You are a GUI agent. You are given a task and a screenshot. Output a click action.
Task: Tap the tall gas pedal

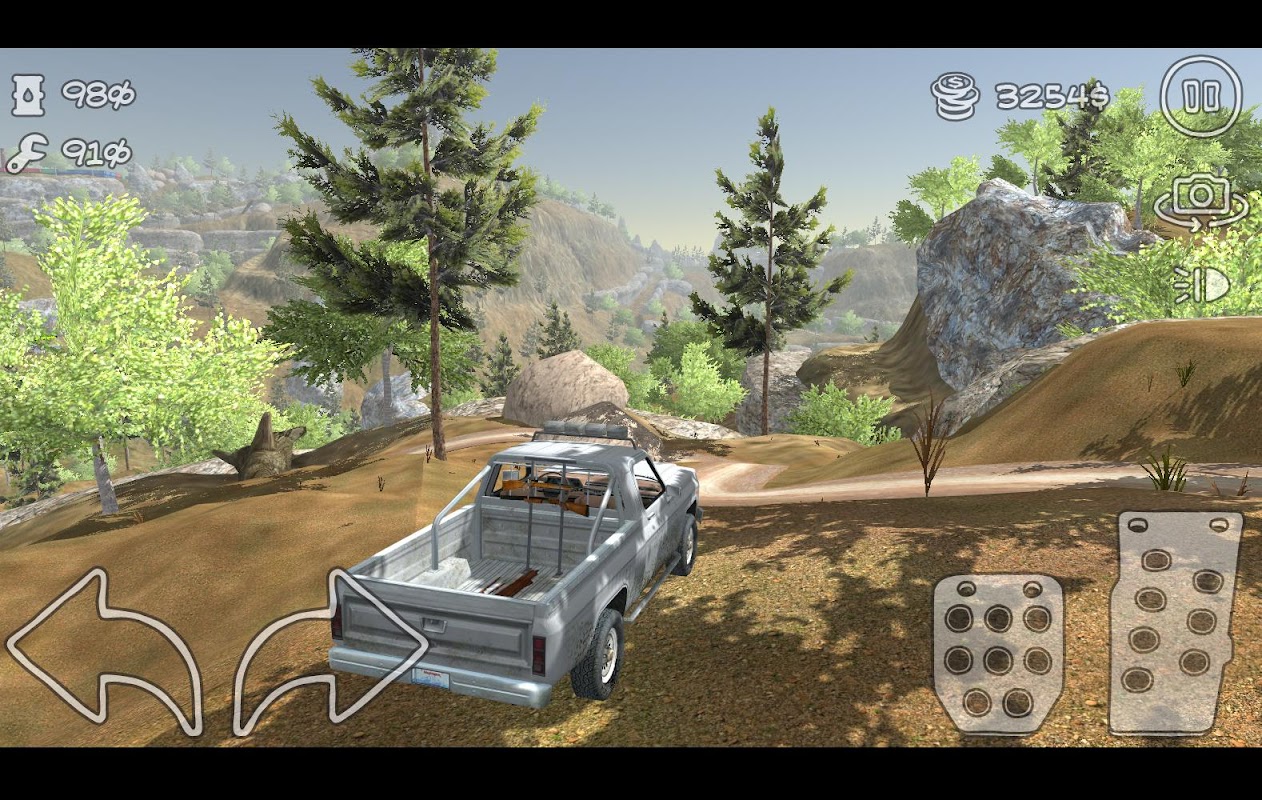[x=1176, y=622]
